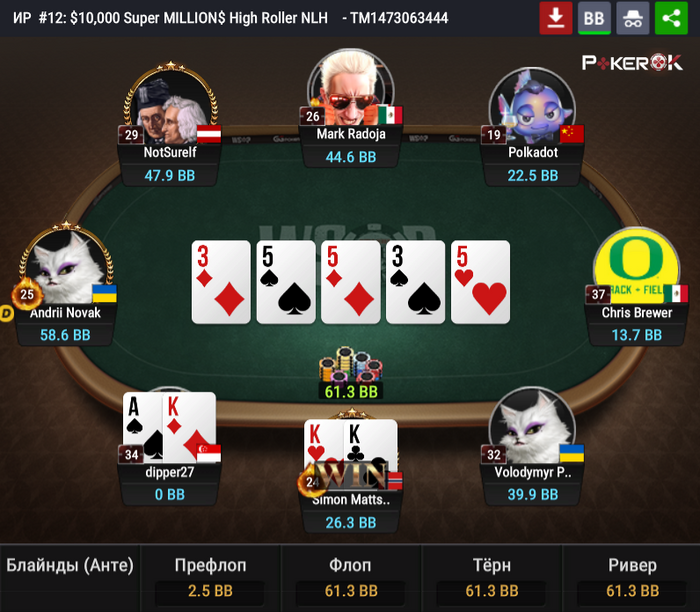The image size is (700, 612).
Task: Click the incognito hat-and-glasses icon
Action: pos(632,18)
